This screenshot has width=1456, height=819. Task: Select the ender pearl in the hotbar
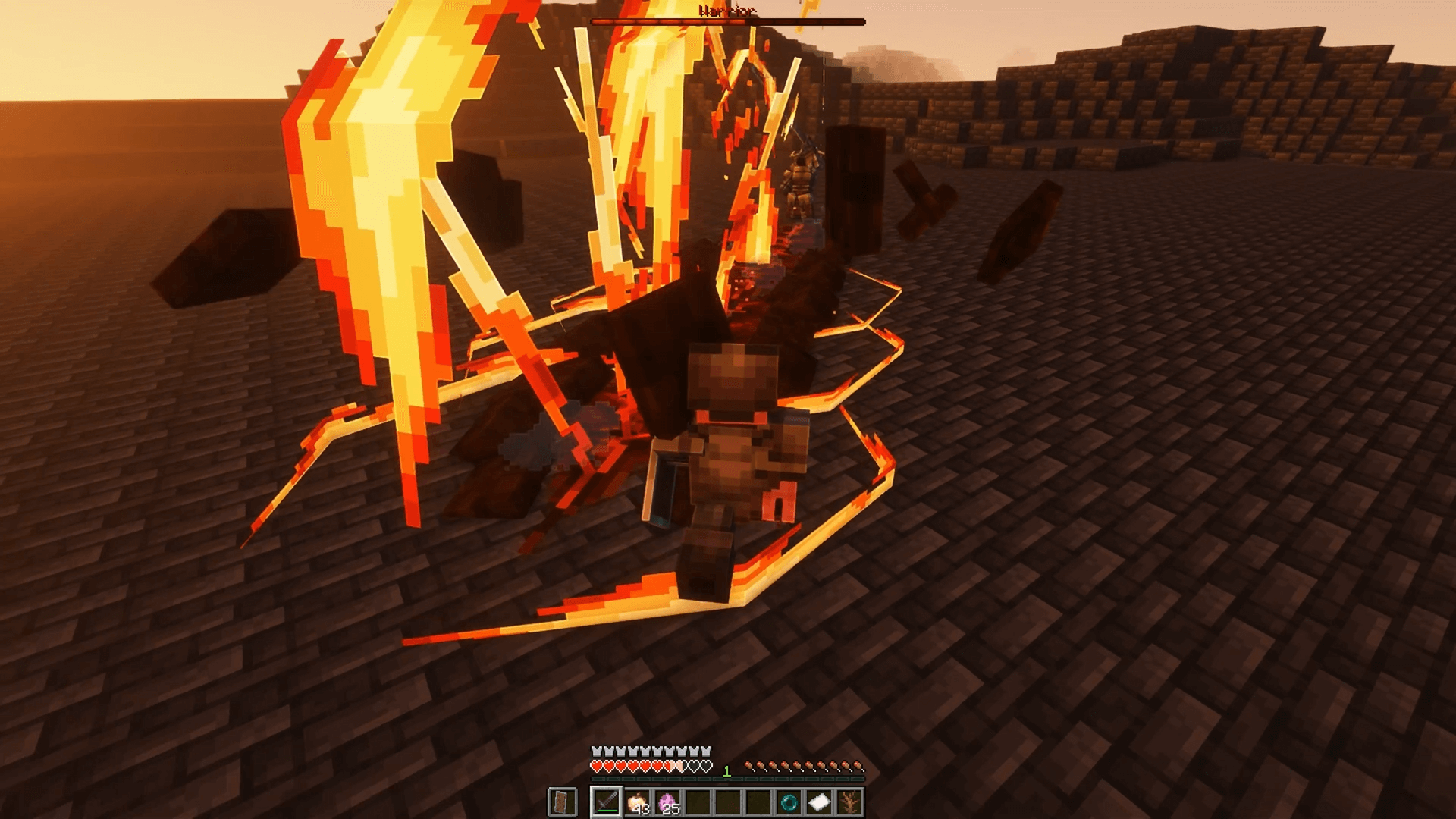[791, 802]
